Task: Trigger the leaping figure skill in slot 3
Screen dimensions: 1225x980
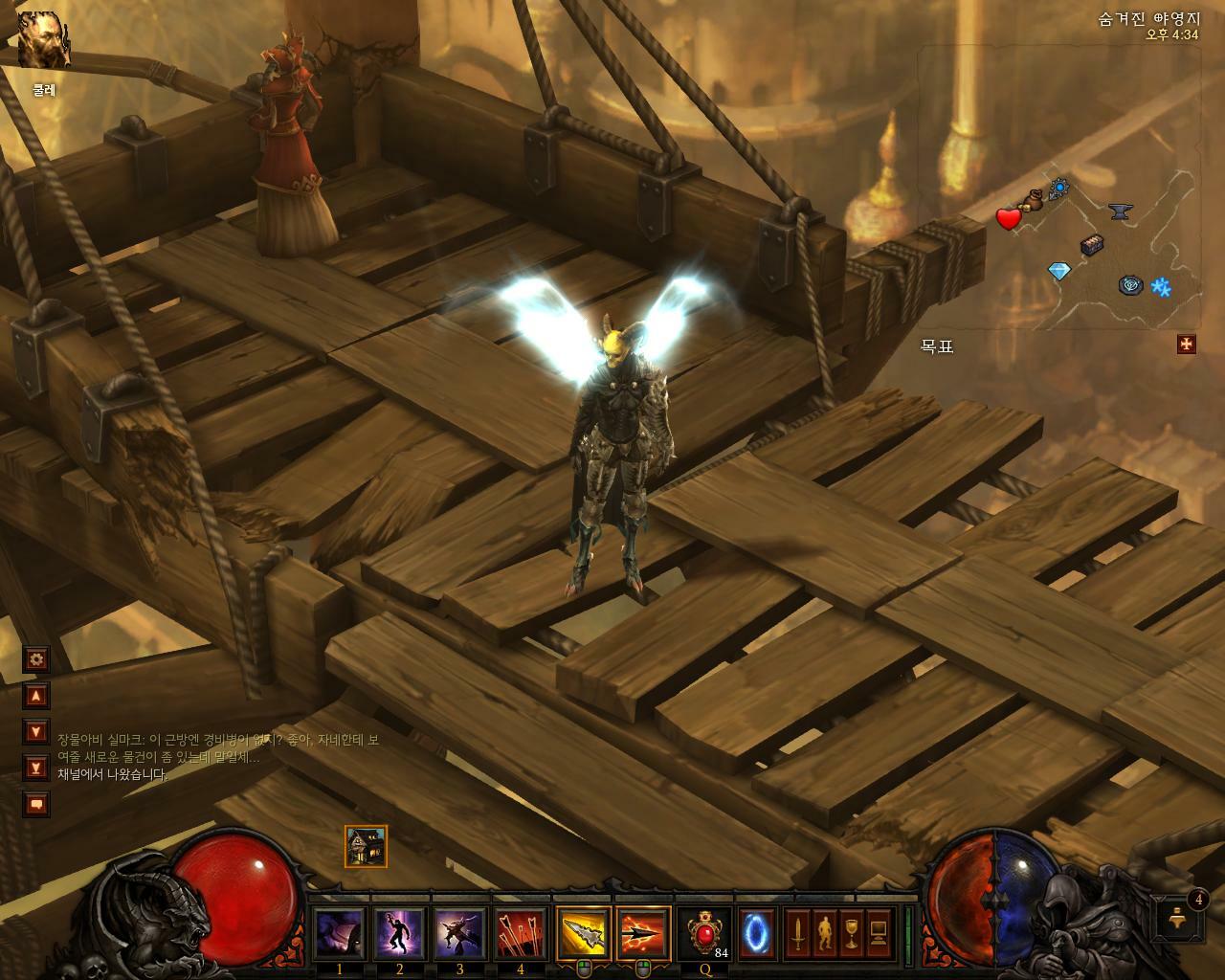Action: (x=459, y=933)
